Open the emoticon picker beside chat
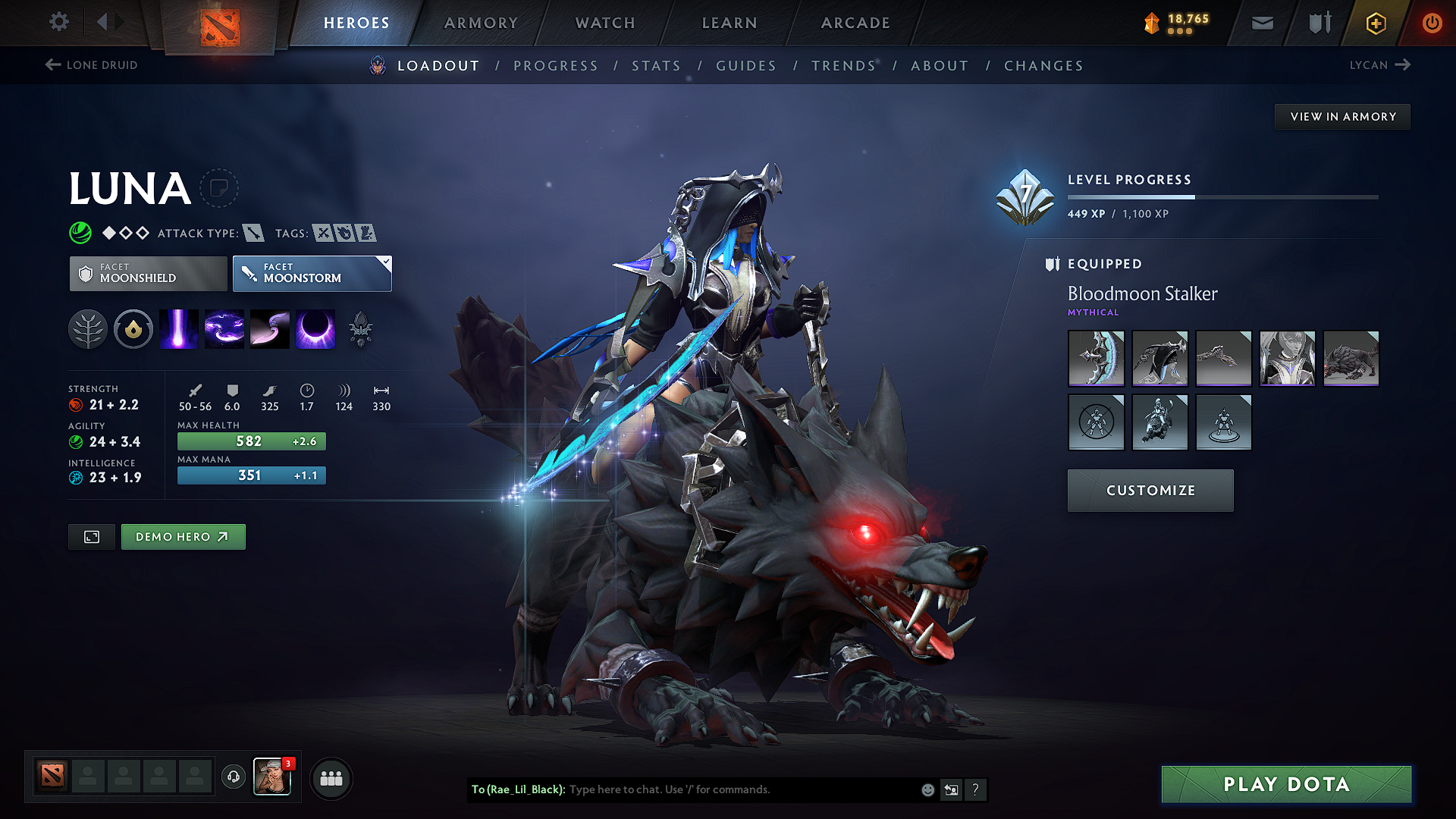The image size is (1456, 819). click(x=927, y=789)
